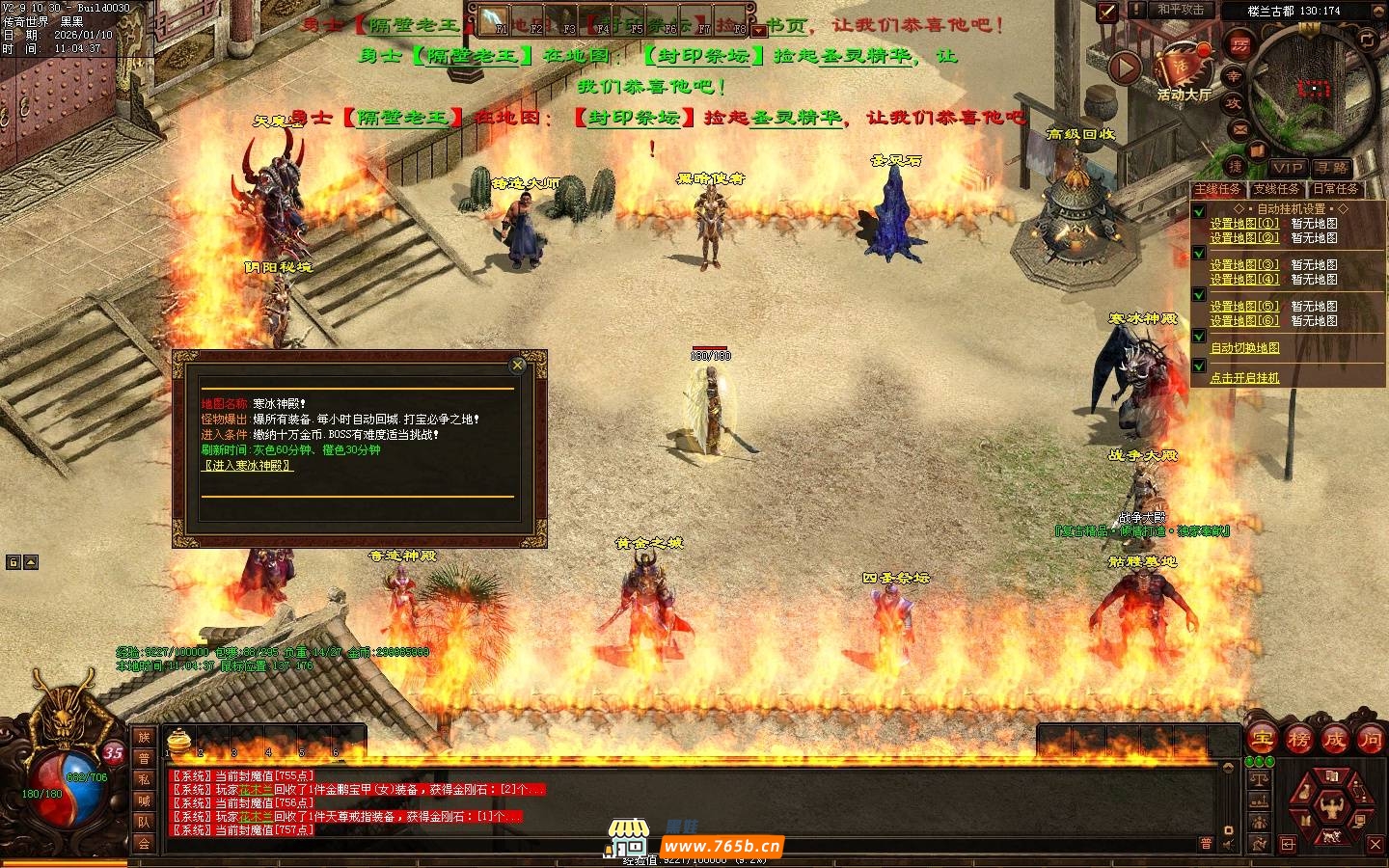Use the gold pot in hotbar slot 1

(177, 741)
